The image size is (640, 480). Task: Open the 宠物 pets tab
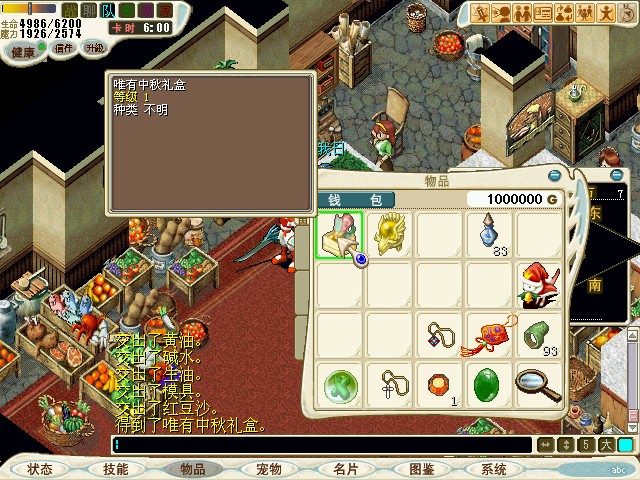[268, 469]
